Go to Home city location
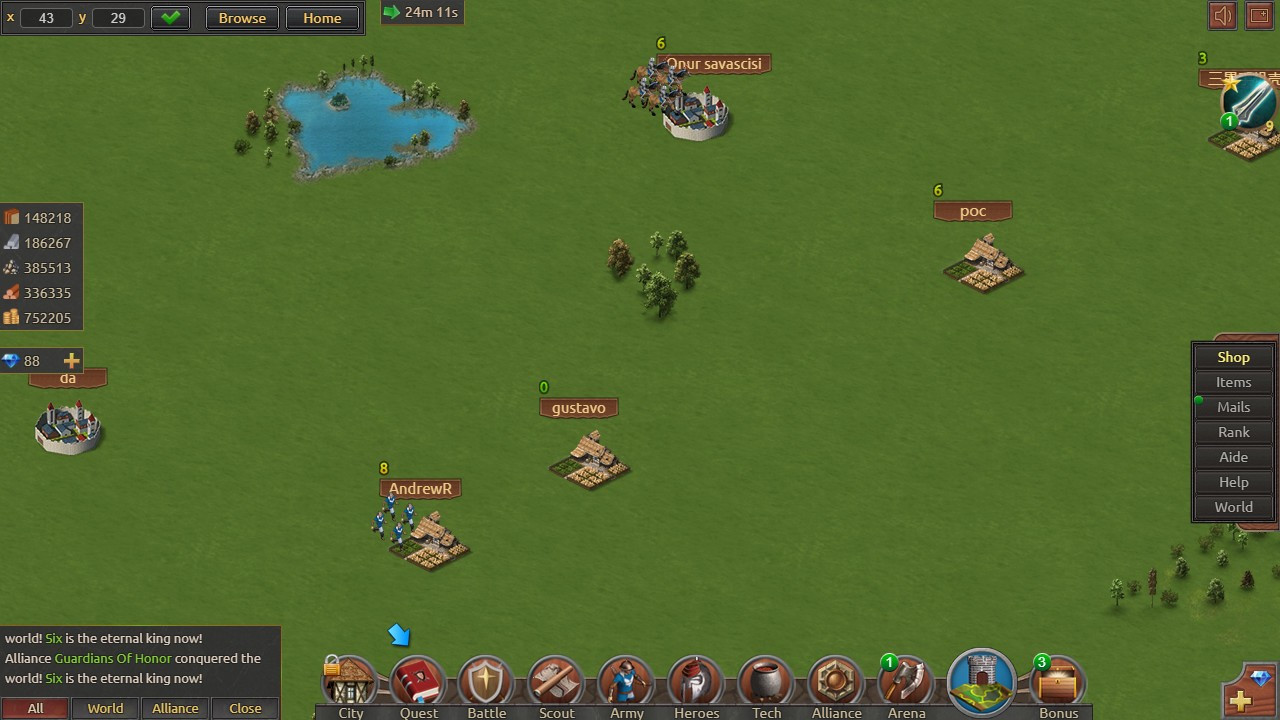 (322, 18)
